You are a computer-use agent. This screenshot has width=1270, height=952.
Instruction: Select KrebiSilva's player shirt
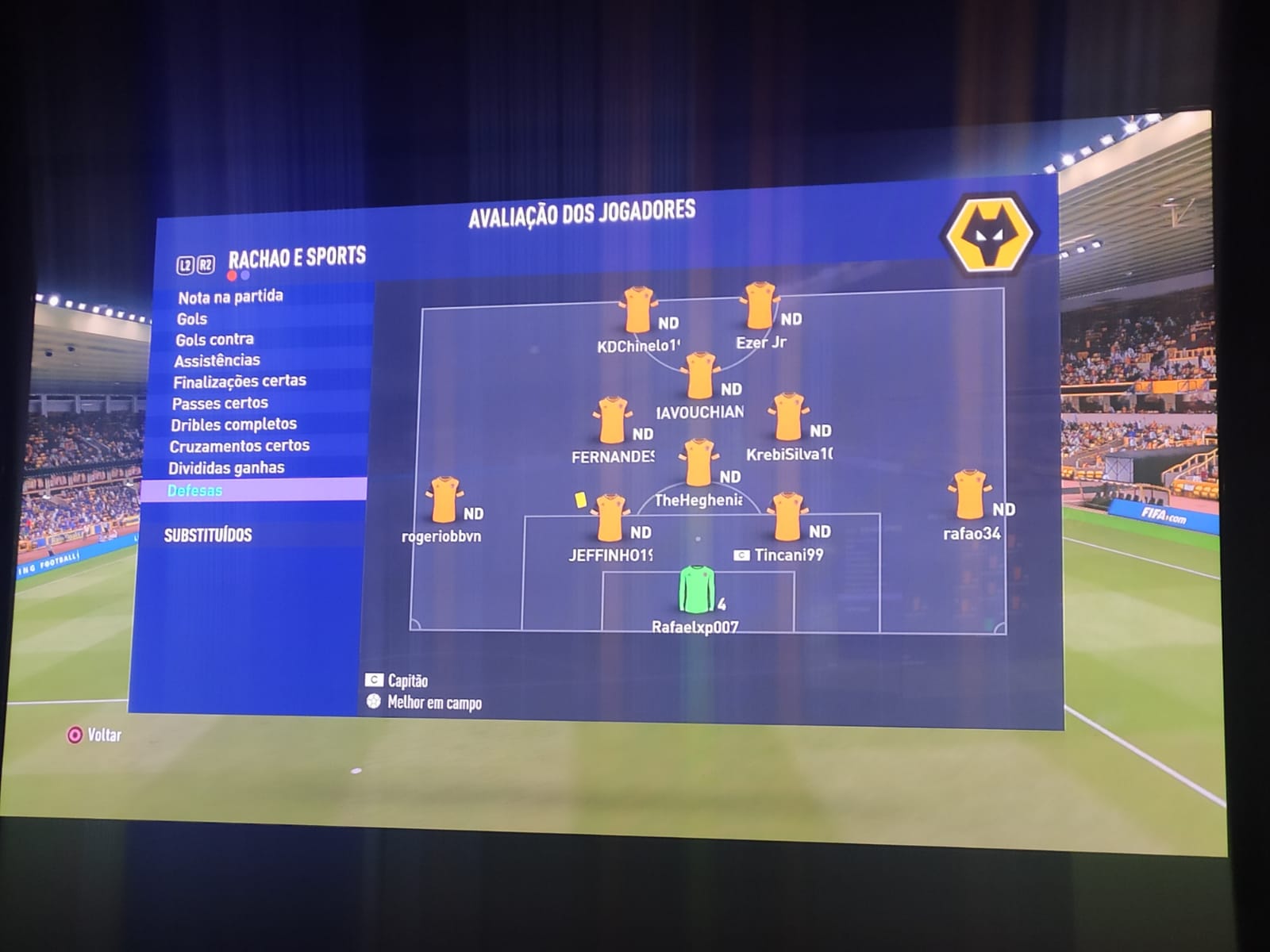tap(788, 417)
